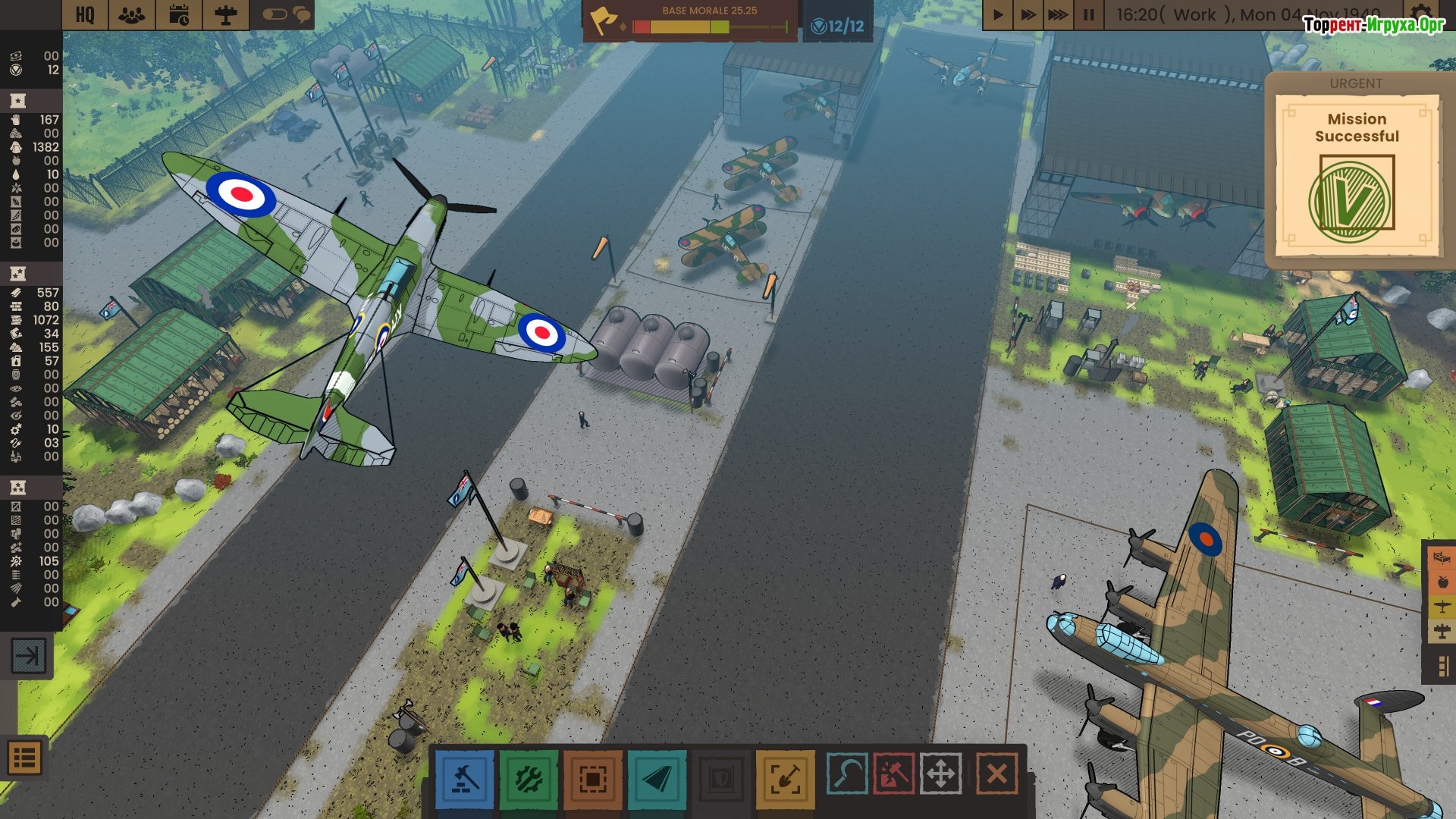1456x819 pixels.
Task: Open the HQ panel
Action: point(85,14)
